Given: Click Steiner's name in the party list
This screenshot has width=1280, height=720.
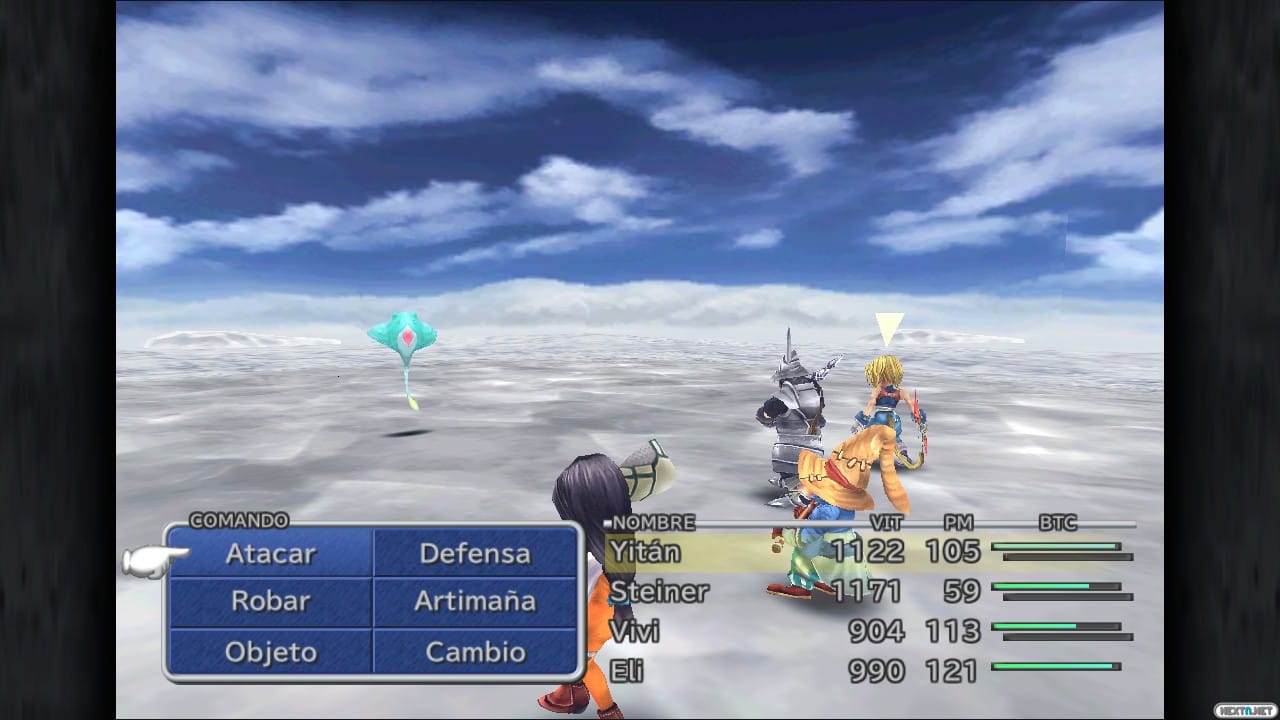Looking at the screenshot, I should pyautogui.click(x=661, y=592).
